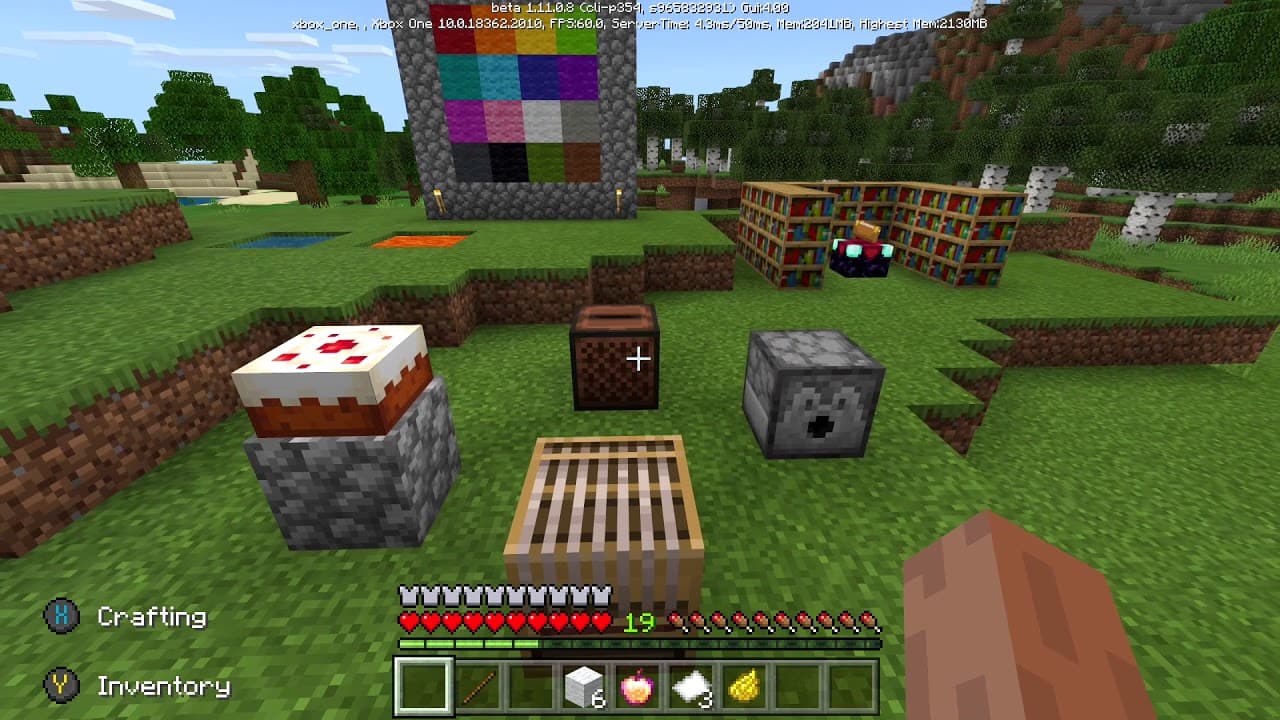This screenshot has height=720, width=1280.
Task: Click the highlighted empty hotbar slot
Action: tap(424, 687)
